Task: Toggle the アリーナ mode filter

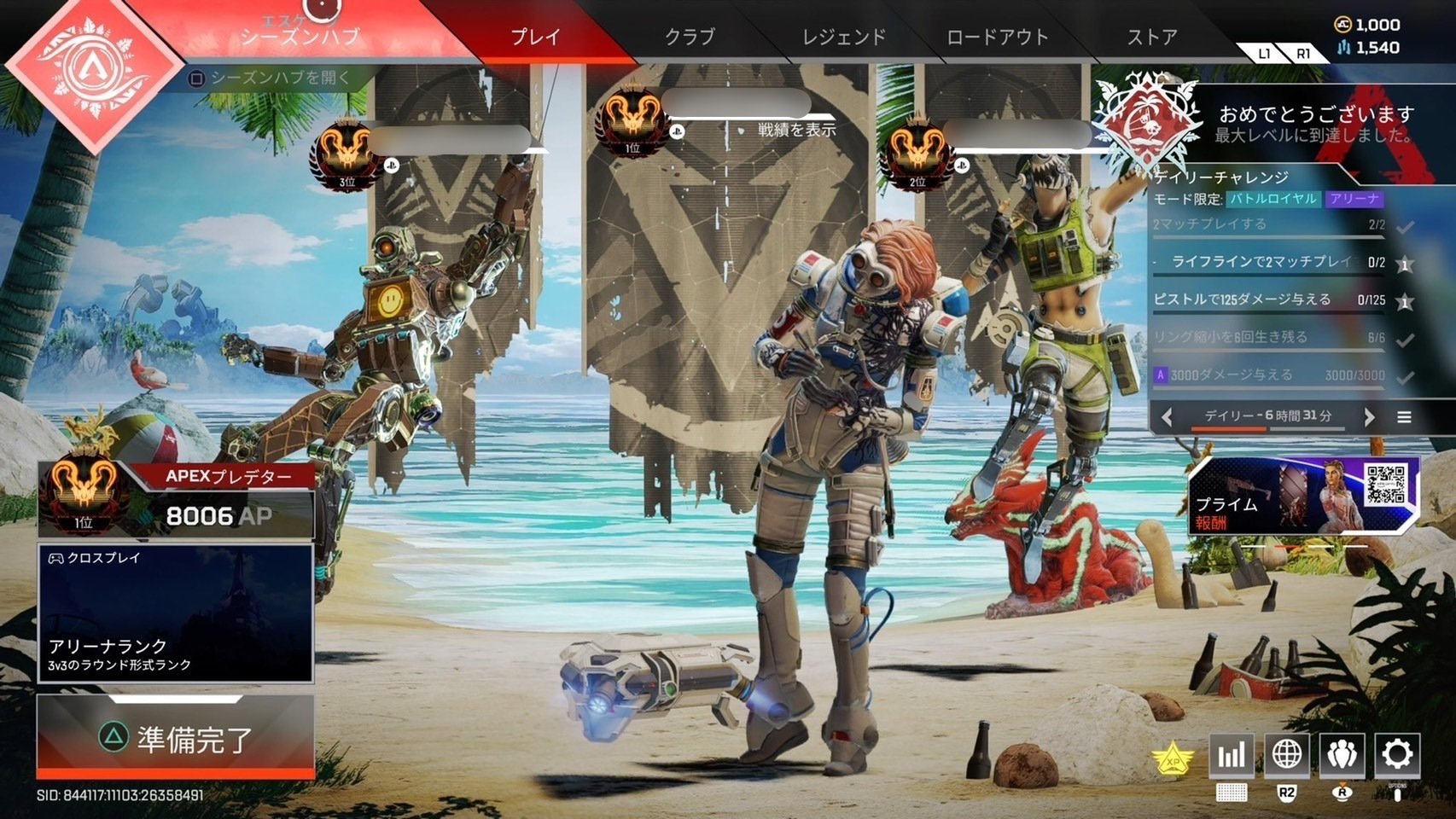Action: 1355,199
